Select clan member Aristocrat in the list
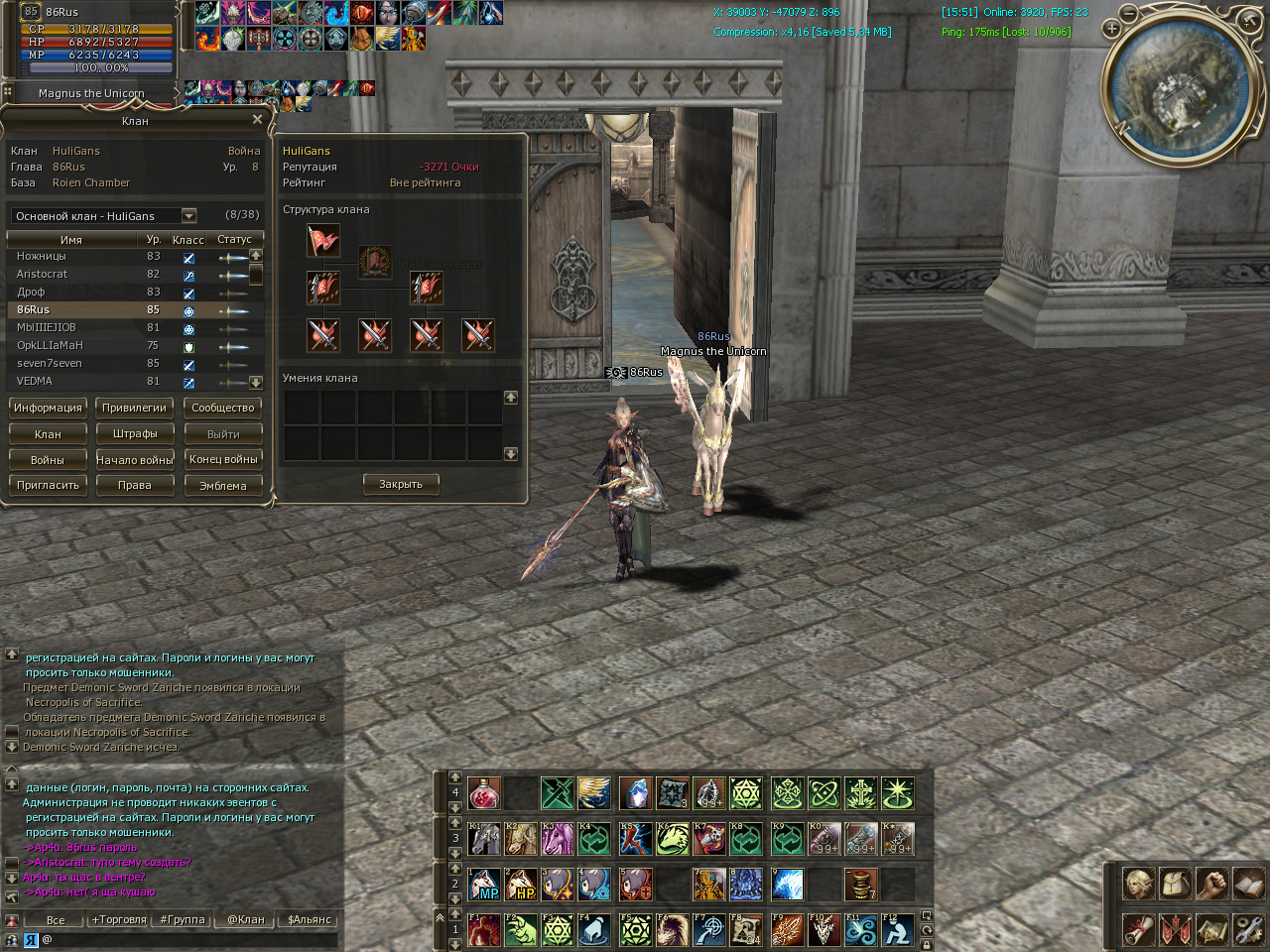Viewport: 1270px width, 952px height. point(43,274)
